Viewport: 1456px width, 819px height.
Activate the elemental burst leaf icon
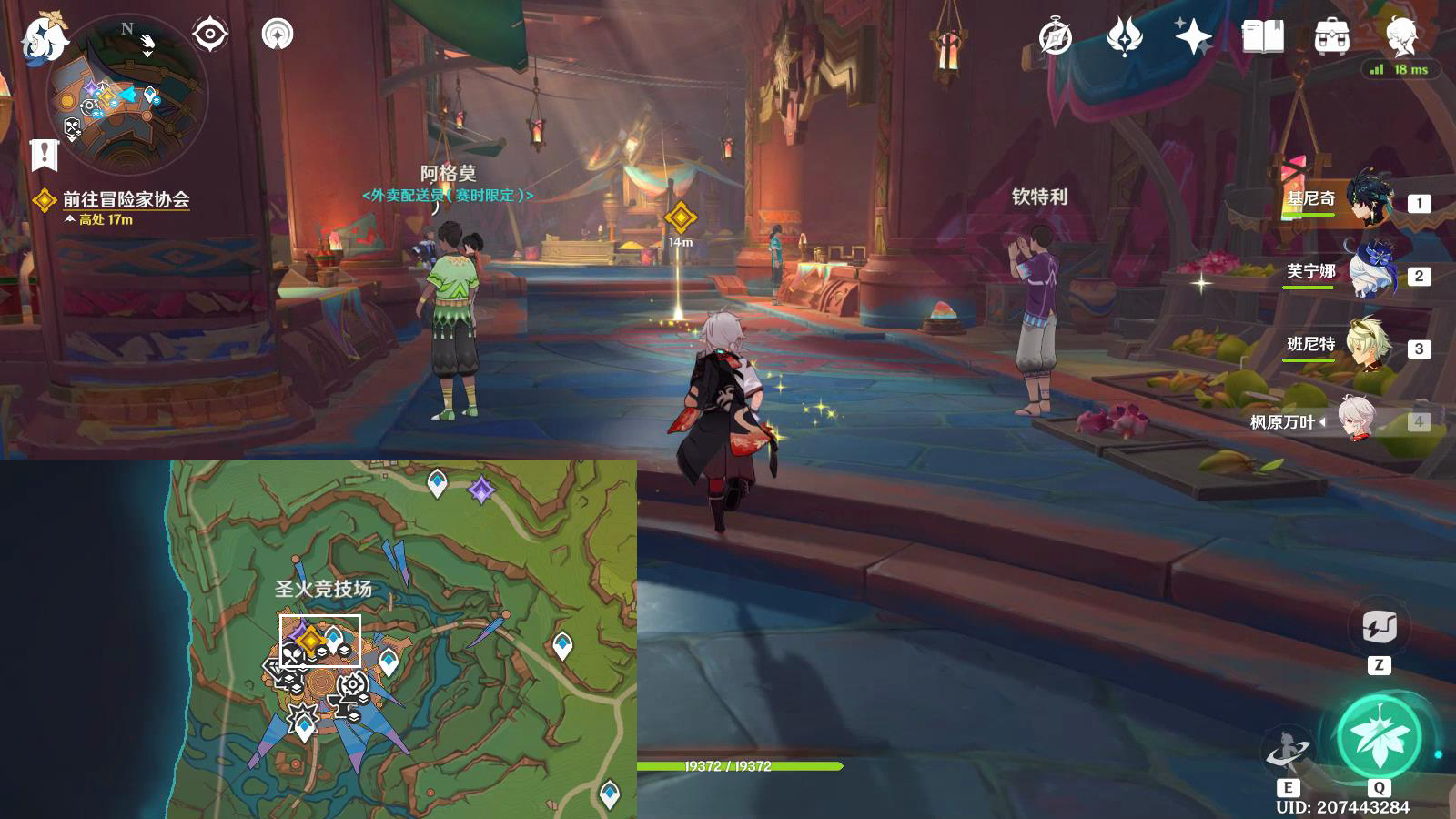coord(1380,737)
